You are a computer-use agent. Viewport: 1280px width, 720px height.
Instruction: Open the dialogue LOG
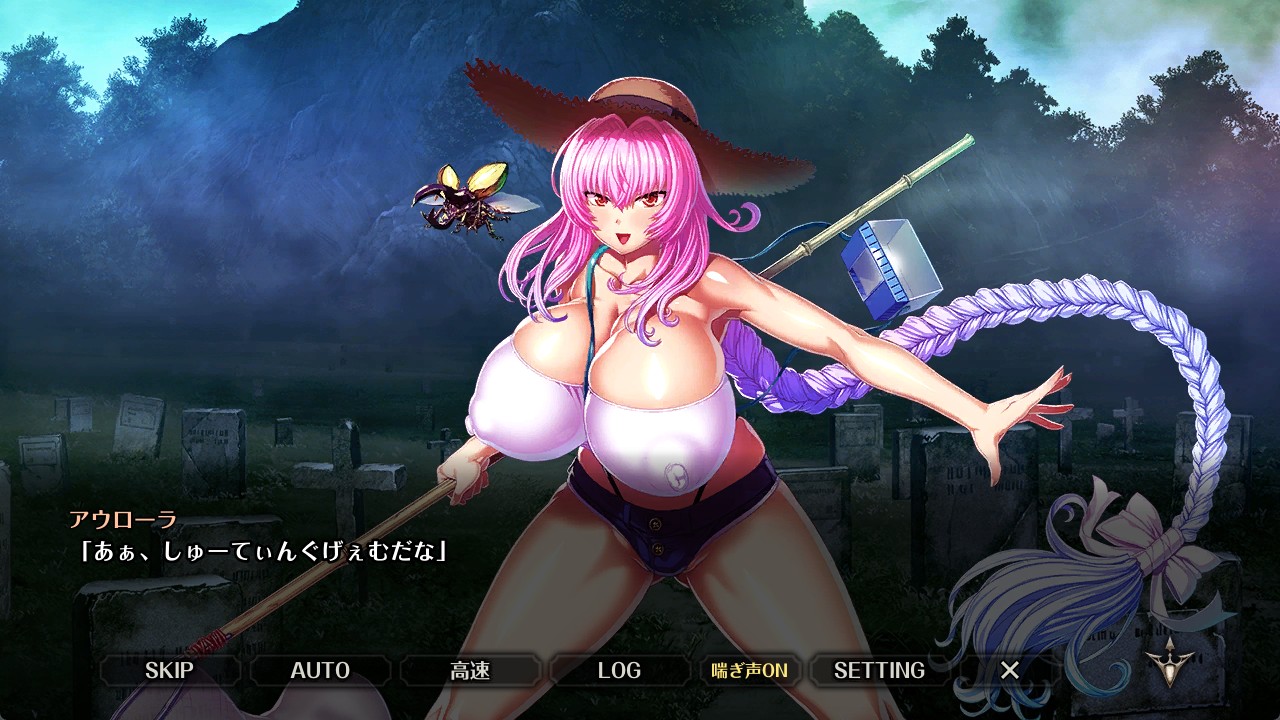pyautogui.click(x=619, y=670)
